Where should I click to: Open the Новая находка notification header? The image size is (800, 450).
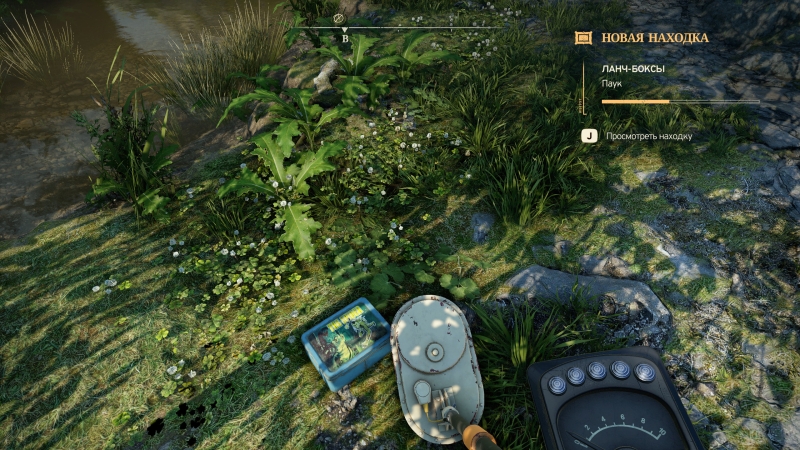pos(654,38)
